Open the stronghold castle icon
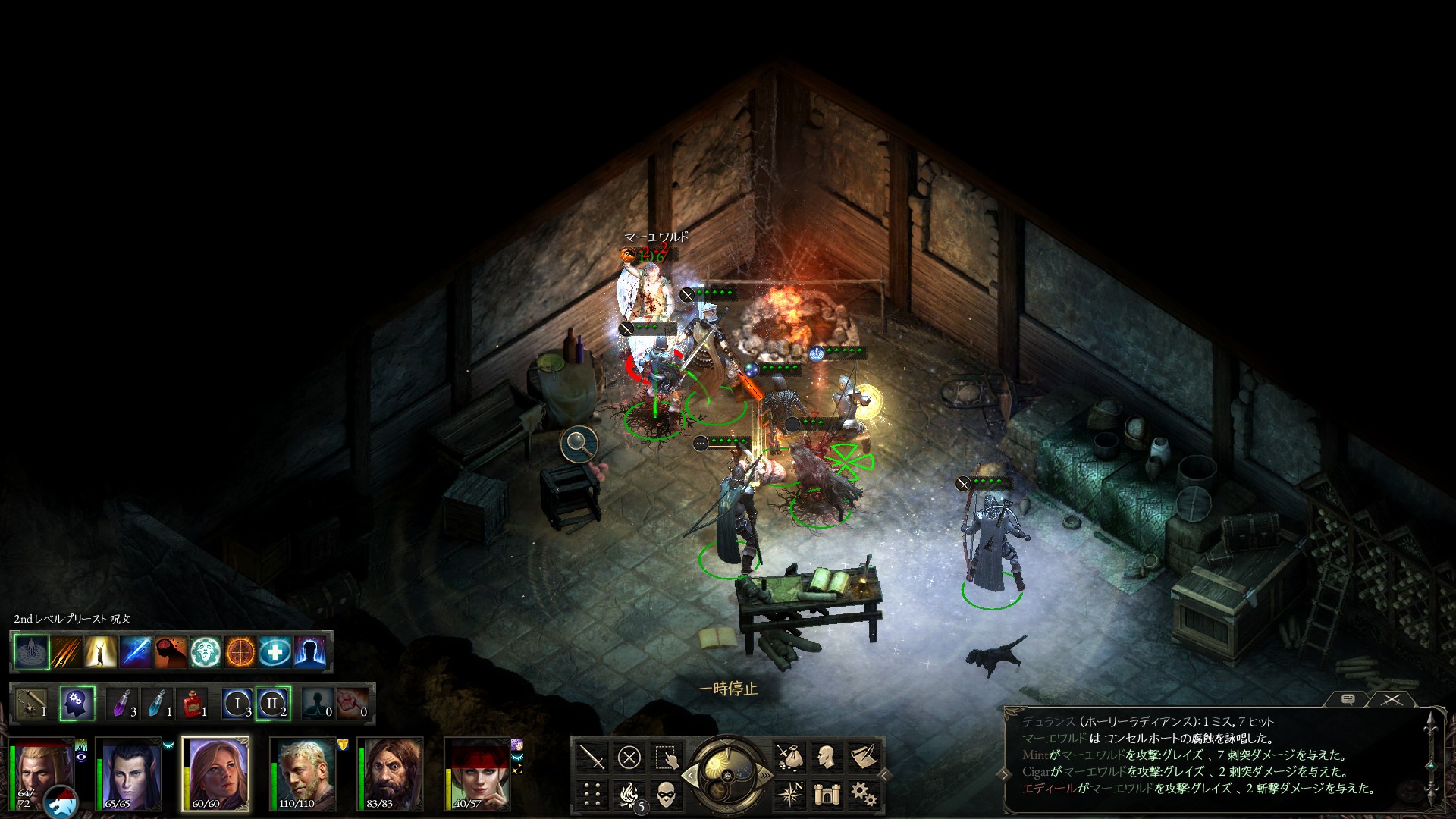The width and height of the screenshot is (1456, 819). click(x=826, y=794)
